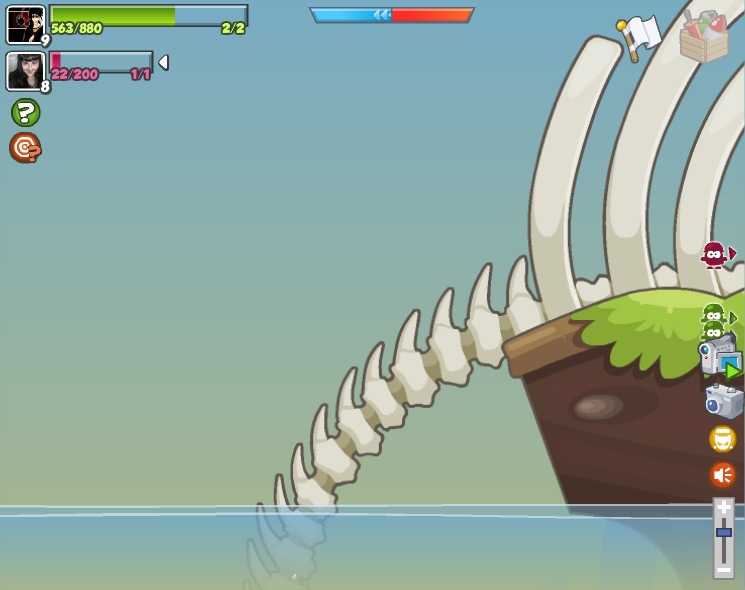This screenshot has width=745, height=590.
Task: Click the orange target hint button
Action: tap(25, 148)
